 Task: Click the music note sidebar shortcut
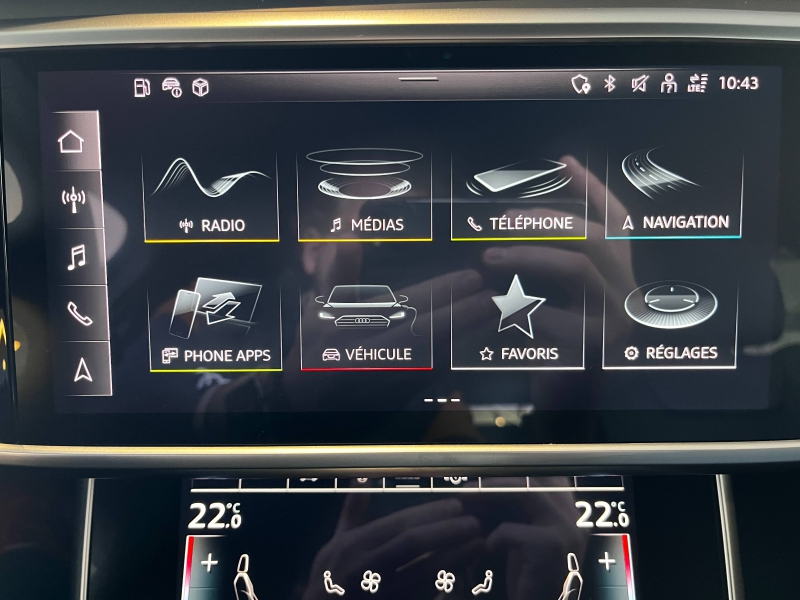point(76,257)
